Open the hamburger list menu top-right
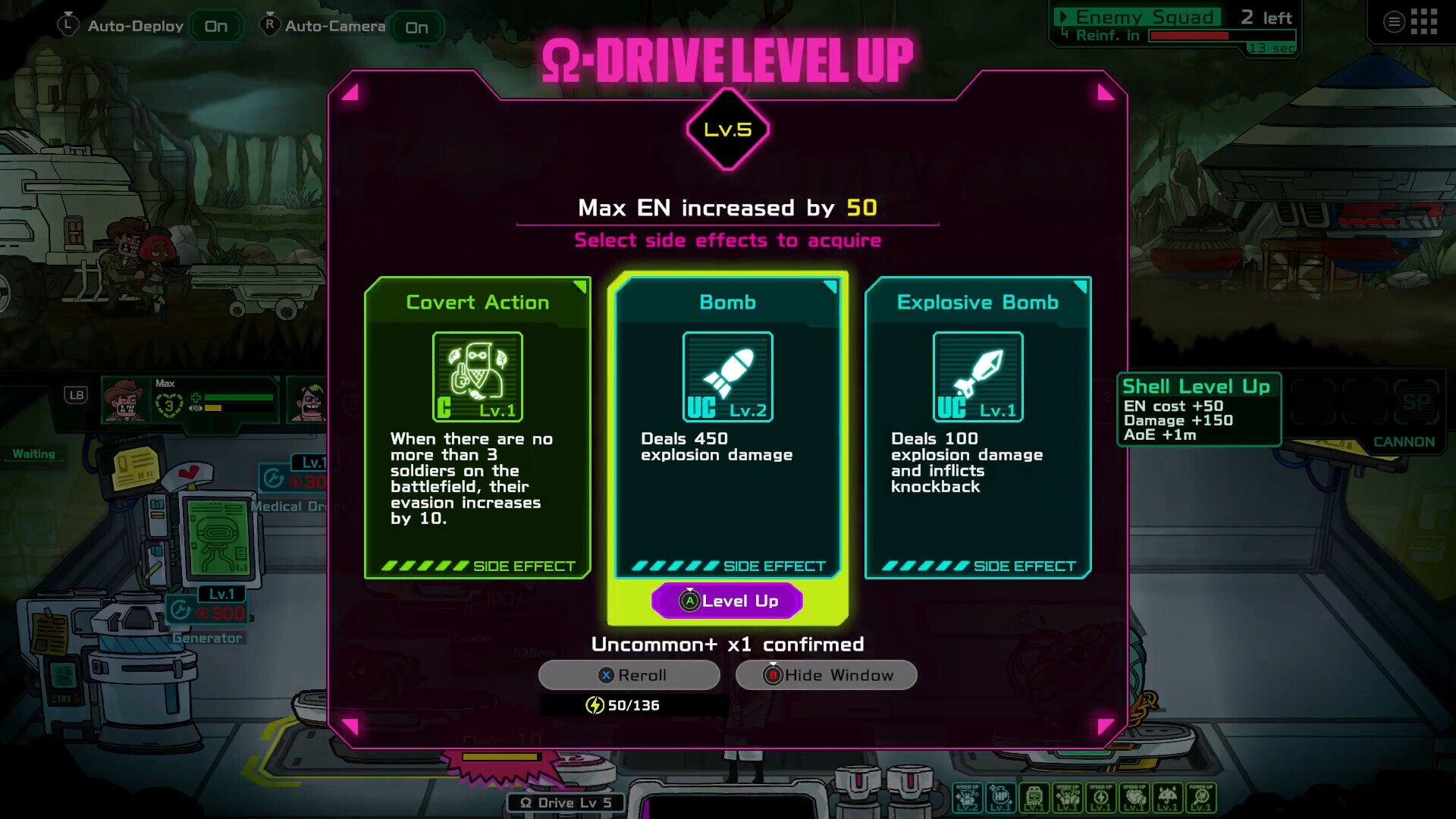Viewport: 1456px width, 819px height. 1394,21
